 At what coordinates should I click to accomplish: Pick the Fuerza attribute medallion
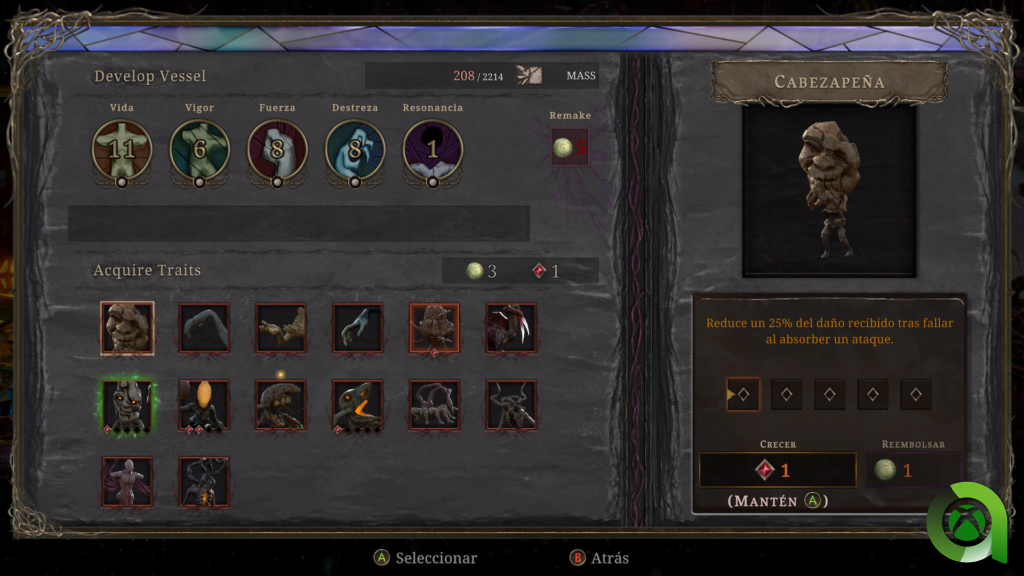point(277,149)
